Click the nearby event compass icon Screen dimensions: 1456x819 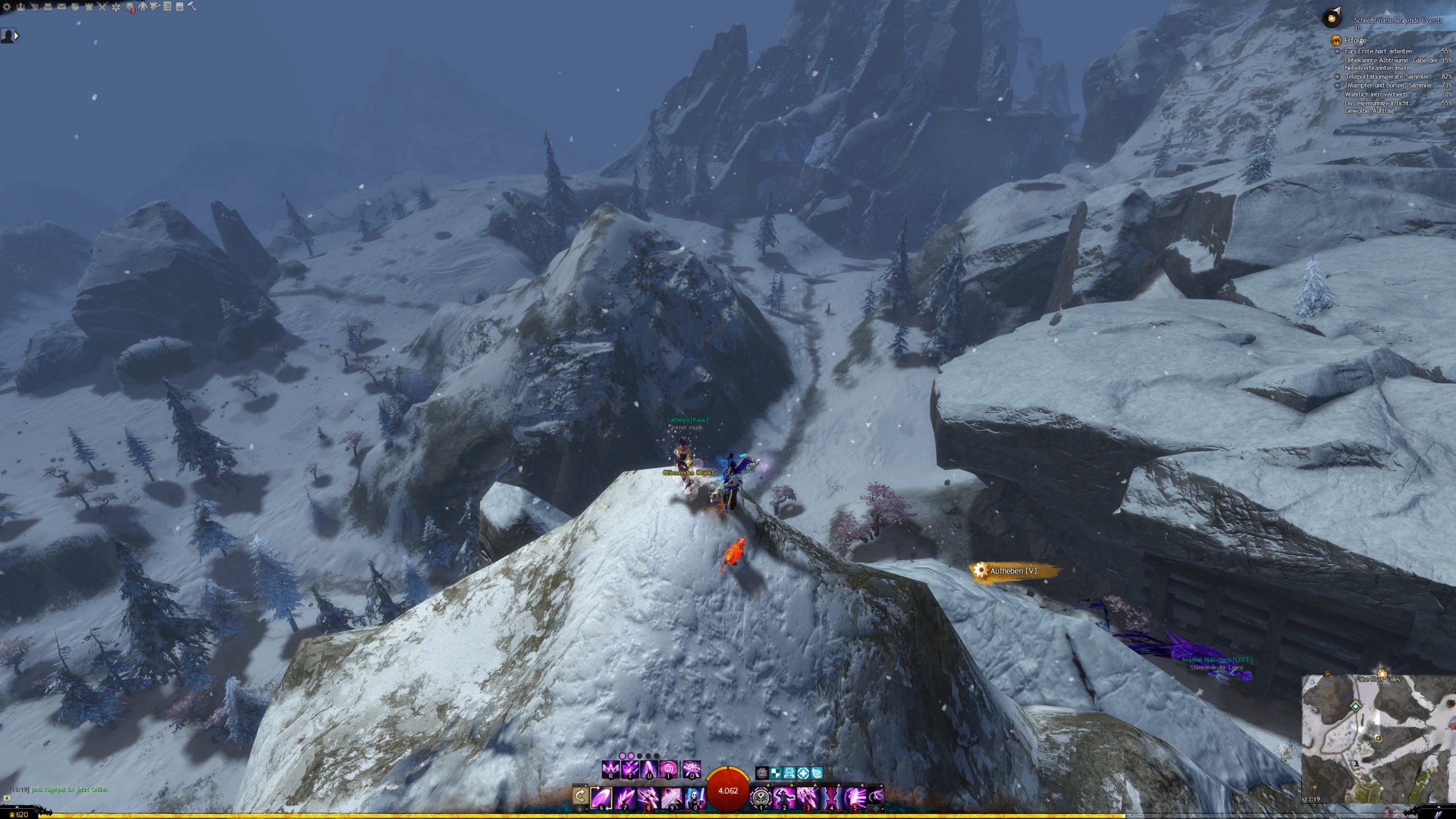[x=1332, y=19]
